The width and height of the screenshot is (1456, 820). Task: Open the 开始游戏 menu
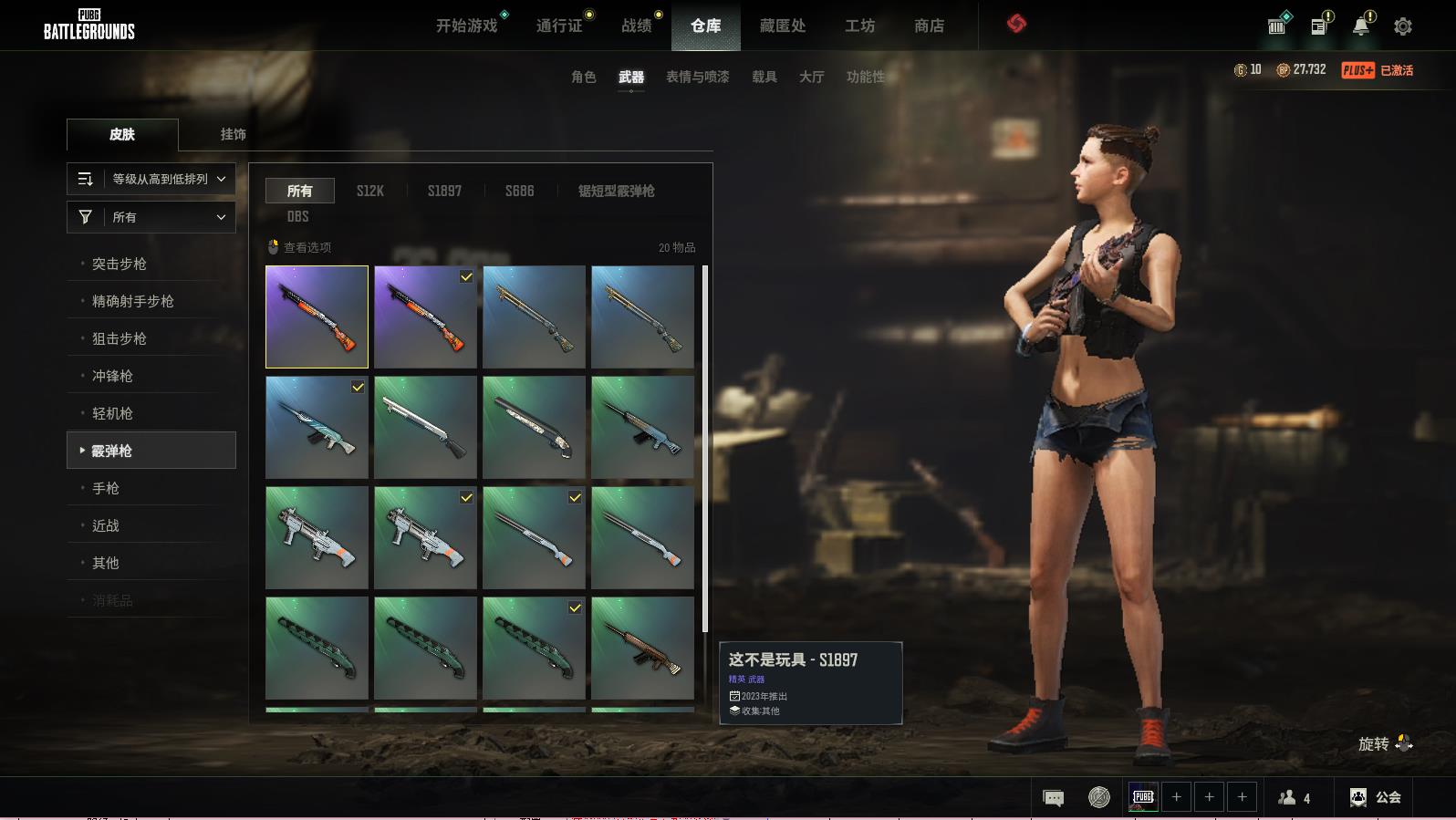[466, 26]
